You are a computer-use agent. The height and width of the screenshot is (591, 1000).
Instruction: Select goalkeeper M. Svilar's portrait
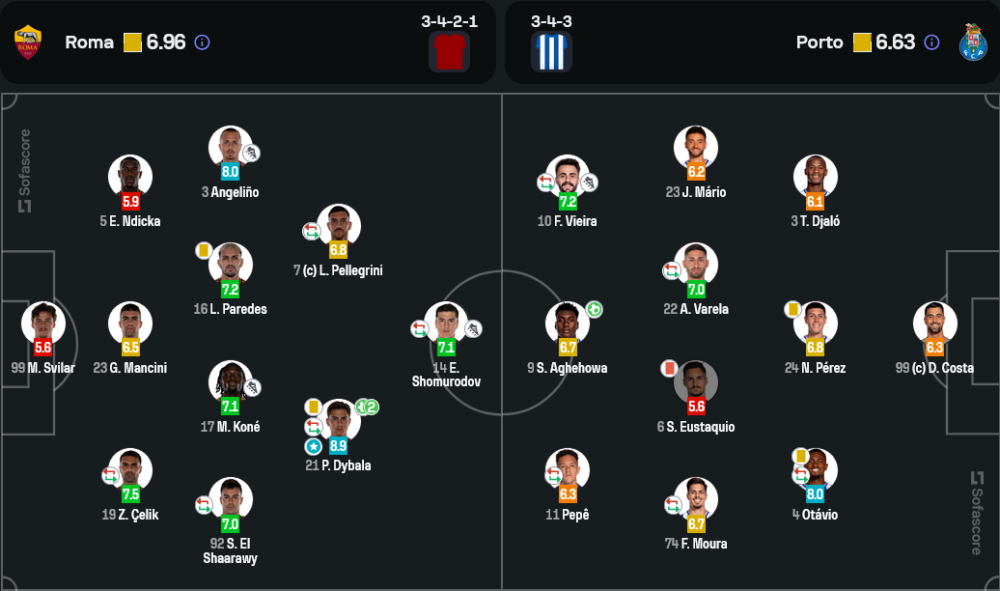(43, 323)
